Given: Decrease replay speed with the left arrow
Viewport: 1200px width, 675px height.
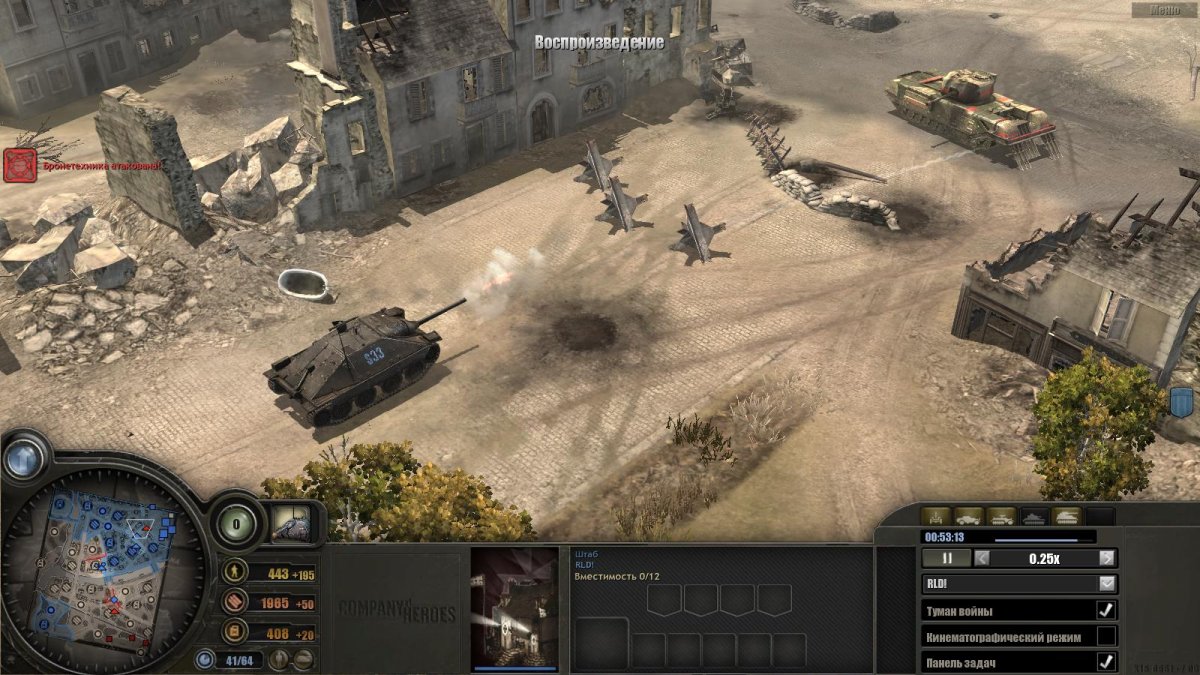Looking at the screenshot, I should click(x=982, y=559).
